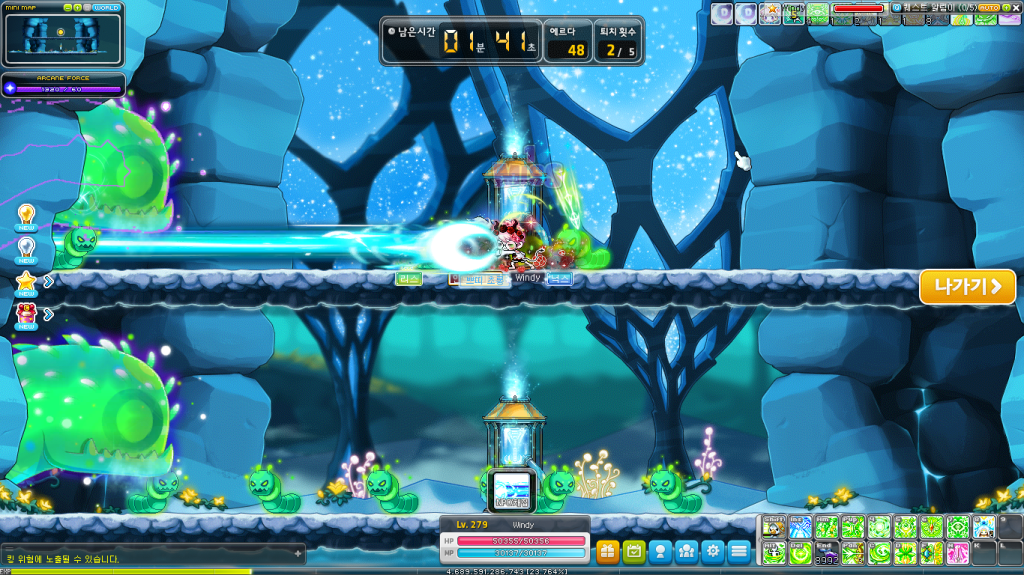Click the yellow star event icon on left
Screen dimensions: 1024x575
coord(27,281)
